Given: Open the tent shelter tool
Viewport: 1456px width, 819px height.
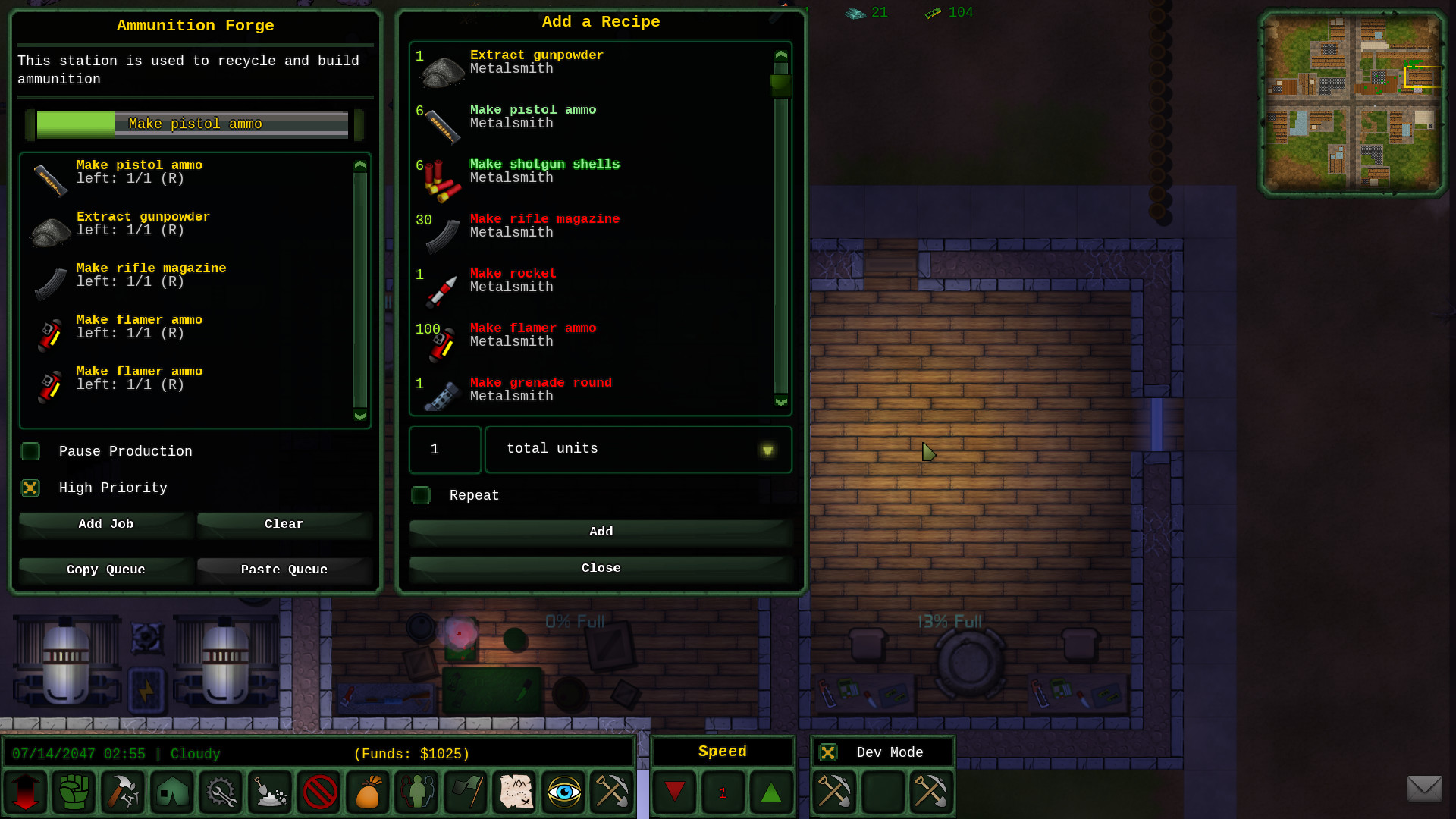Looking at the screenshot, I should point(171,792).
